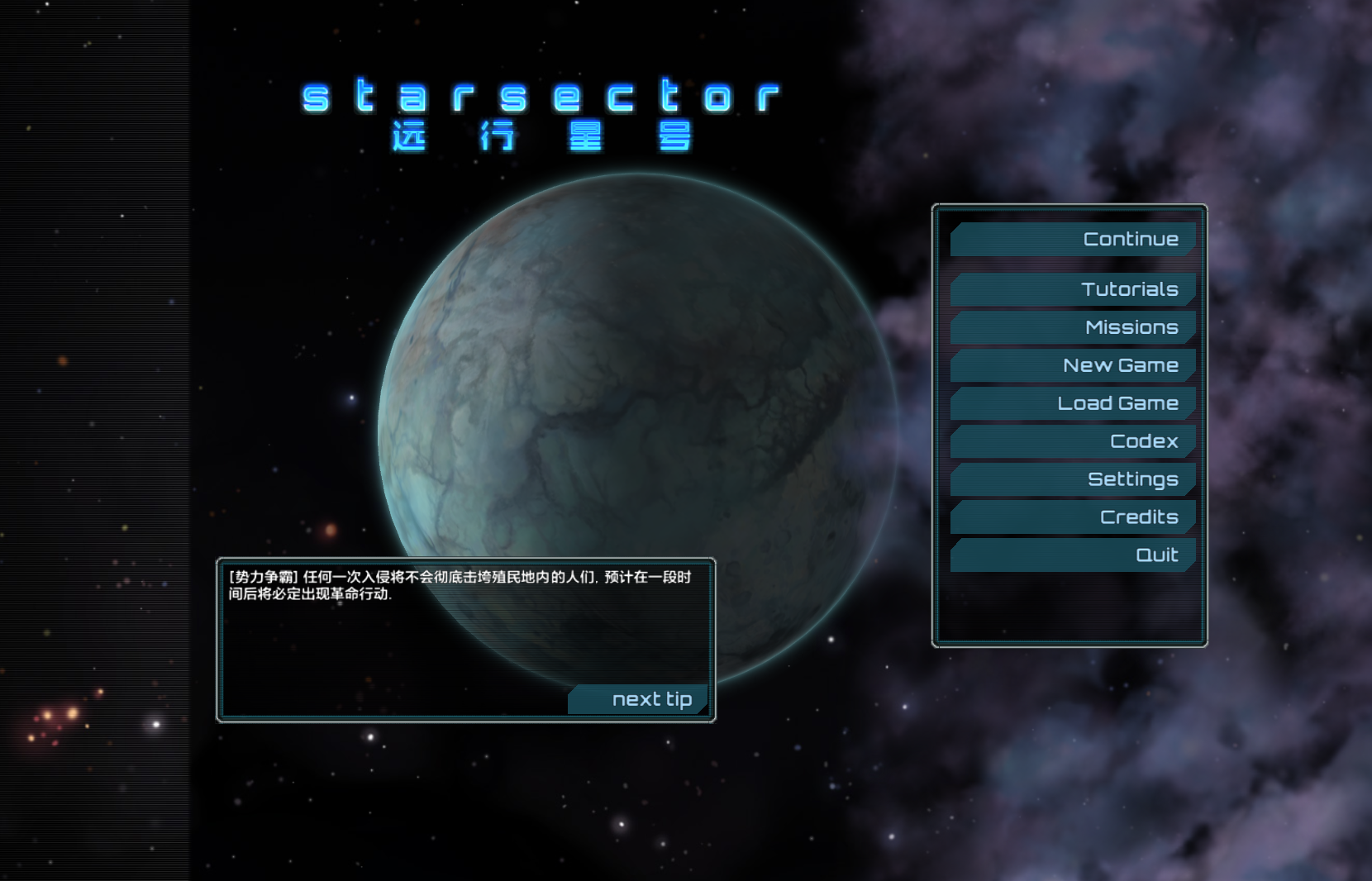Start a New Game

pos(1073,365)
